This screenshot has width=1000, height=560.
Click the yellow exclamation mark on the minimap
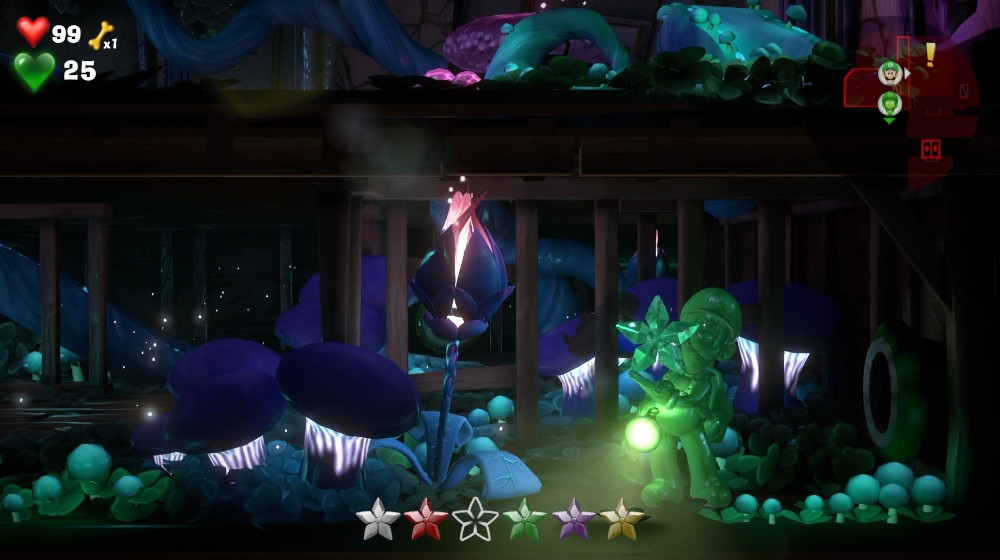(x=930, y=54)
